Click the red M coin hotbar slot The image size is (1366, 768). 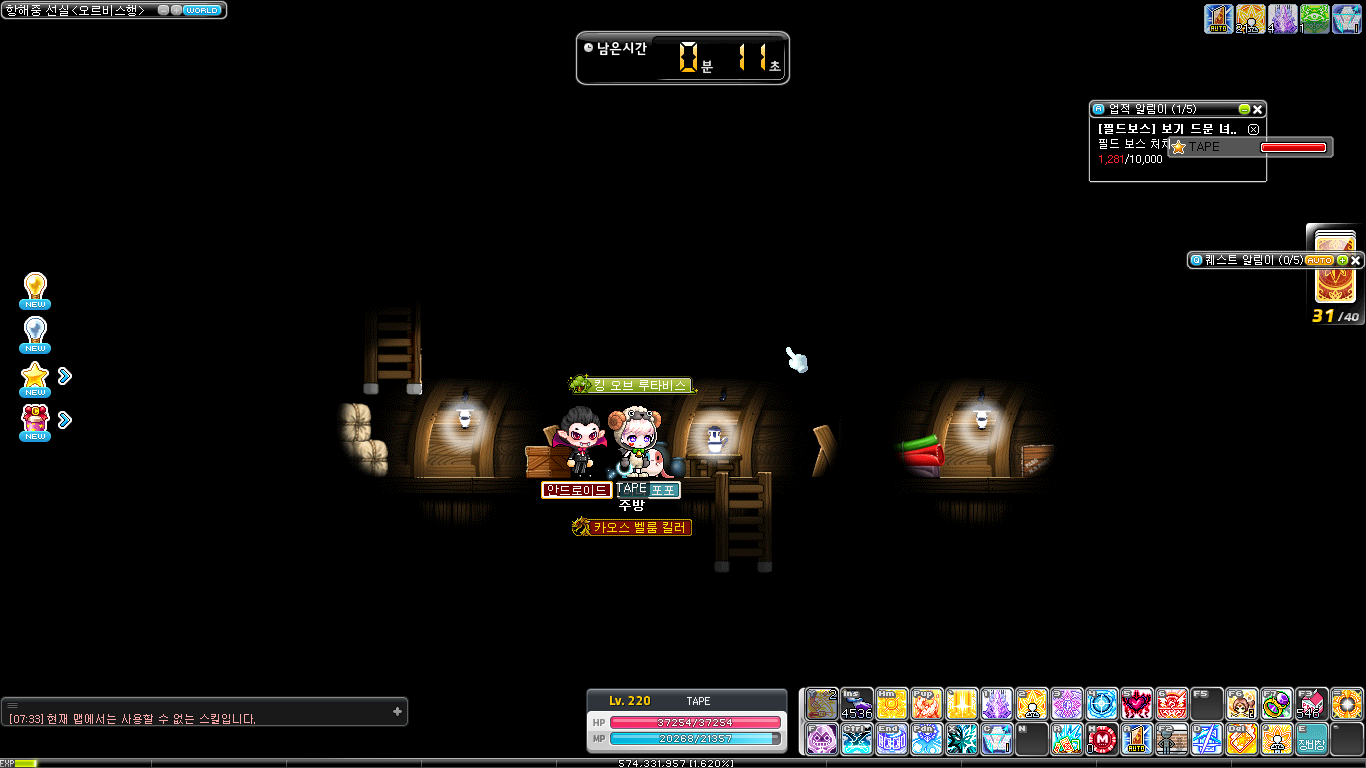1102,739
